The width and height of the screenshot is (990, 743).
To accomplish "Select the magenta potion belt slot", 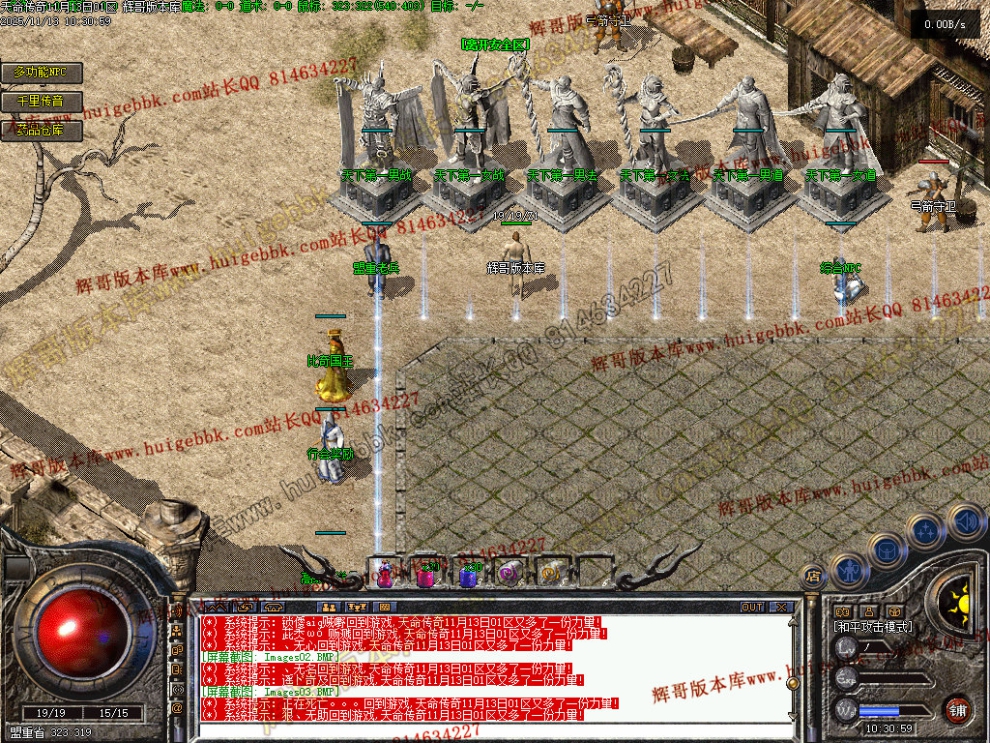I will click(427, 574).
